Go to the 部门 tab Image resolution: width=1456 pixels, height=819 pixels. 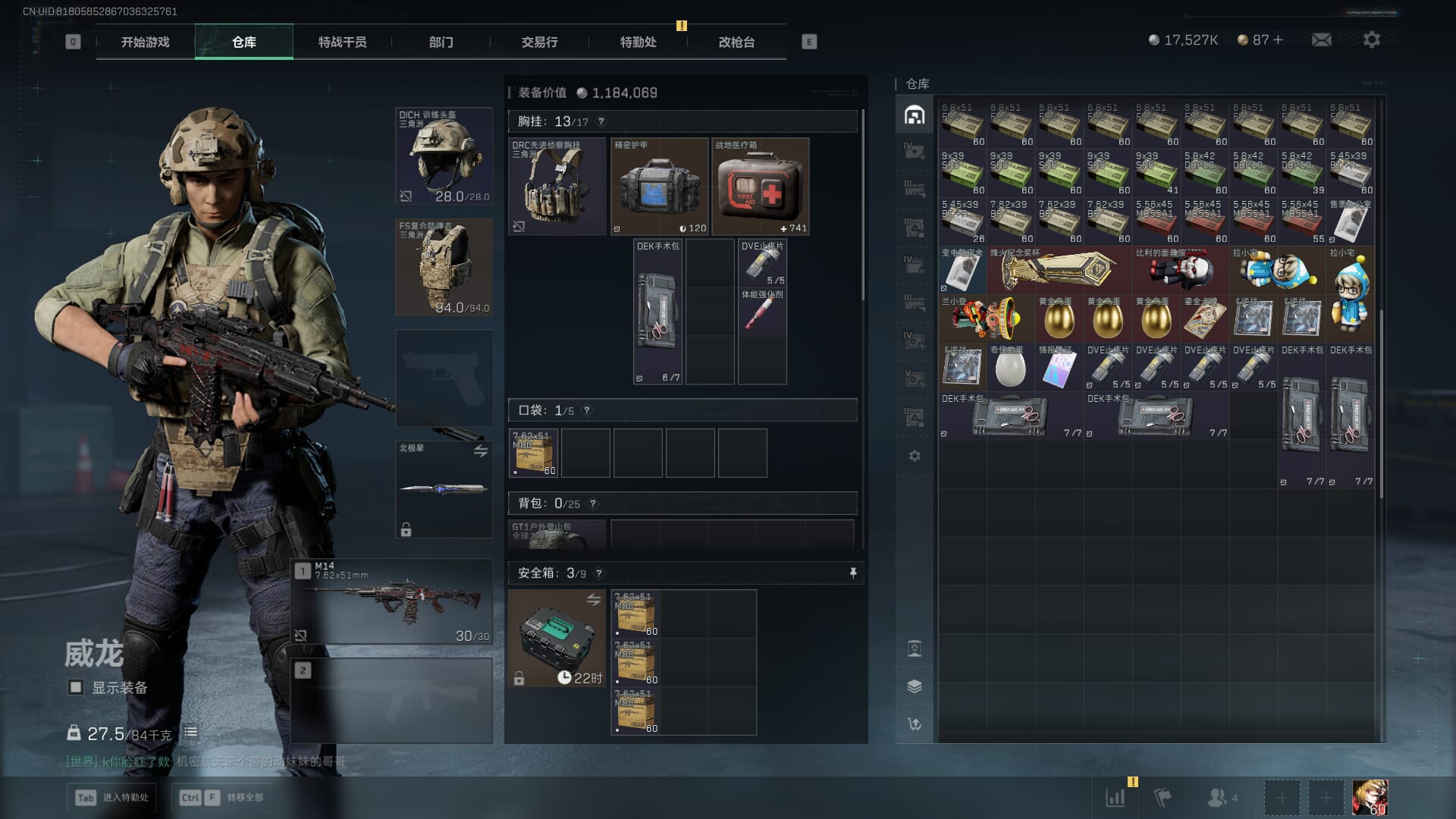tap(441, 42)
